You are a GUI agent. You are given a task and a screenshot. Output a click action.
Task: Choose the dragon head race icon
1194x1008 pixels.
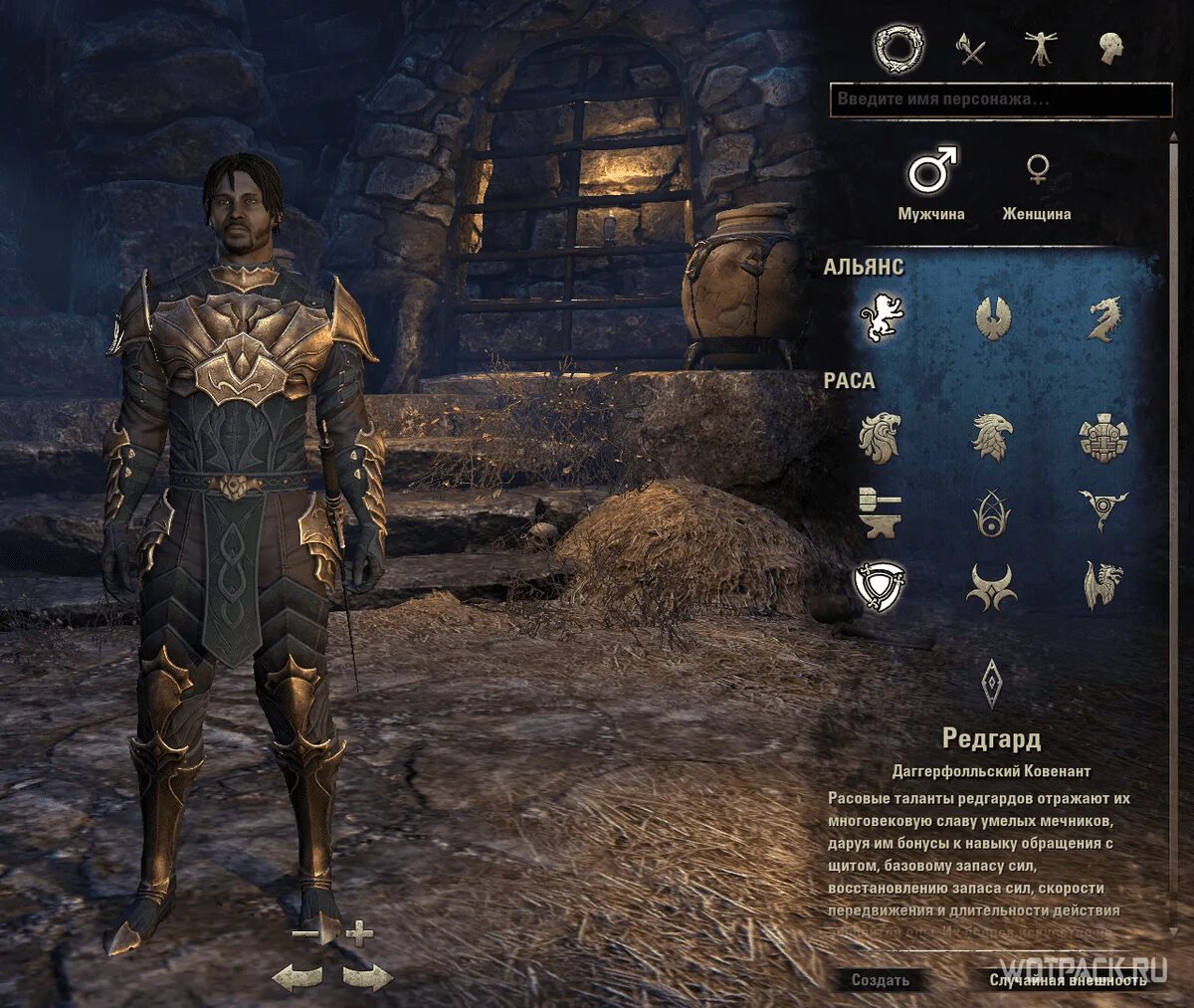pos(1103,585)
